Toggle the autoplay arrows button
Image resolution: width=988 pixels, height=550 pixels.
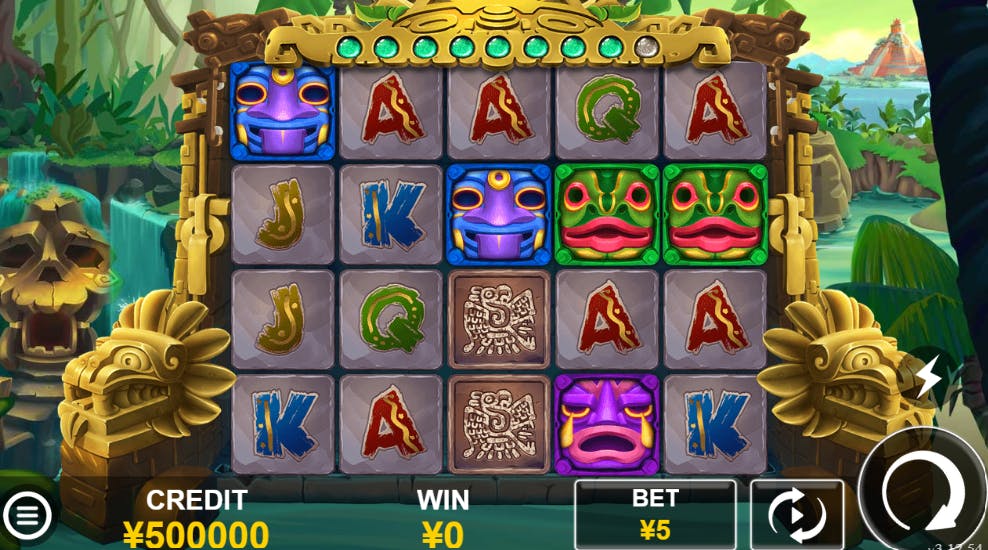(x=796, y=516)
